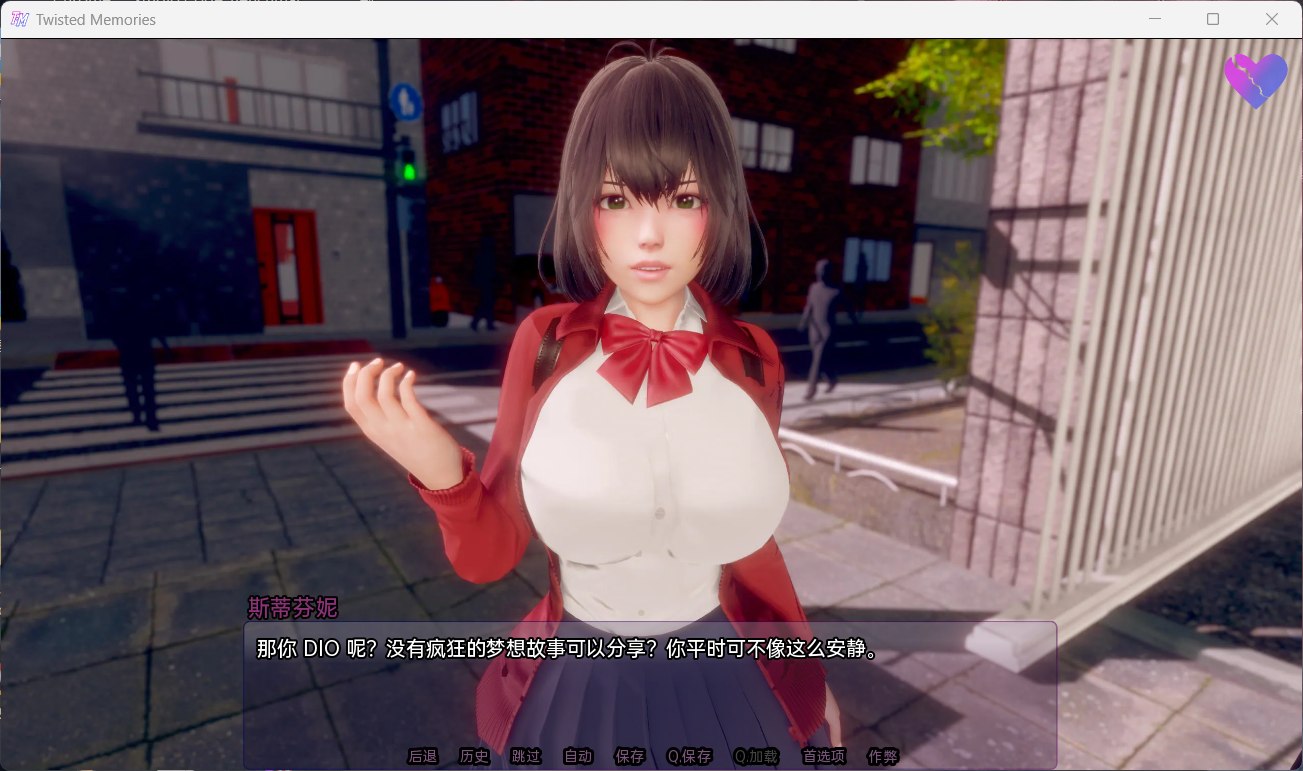Toggle 自动 auto-play mode
The height and width of the screenshot is (771, 1303).
pyautogui.click(x=577, y=757)
